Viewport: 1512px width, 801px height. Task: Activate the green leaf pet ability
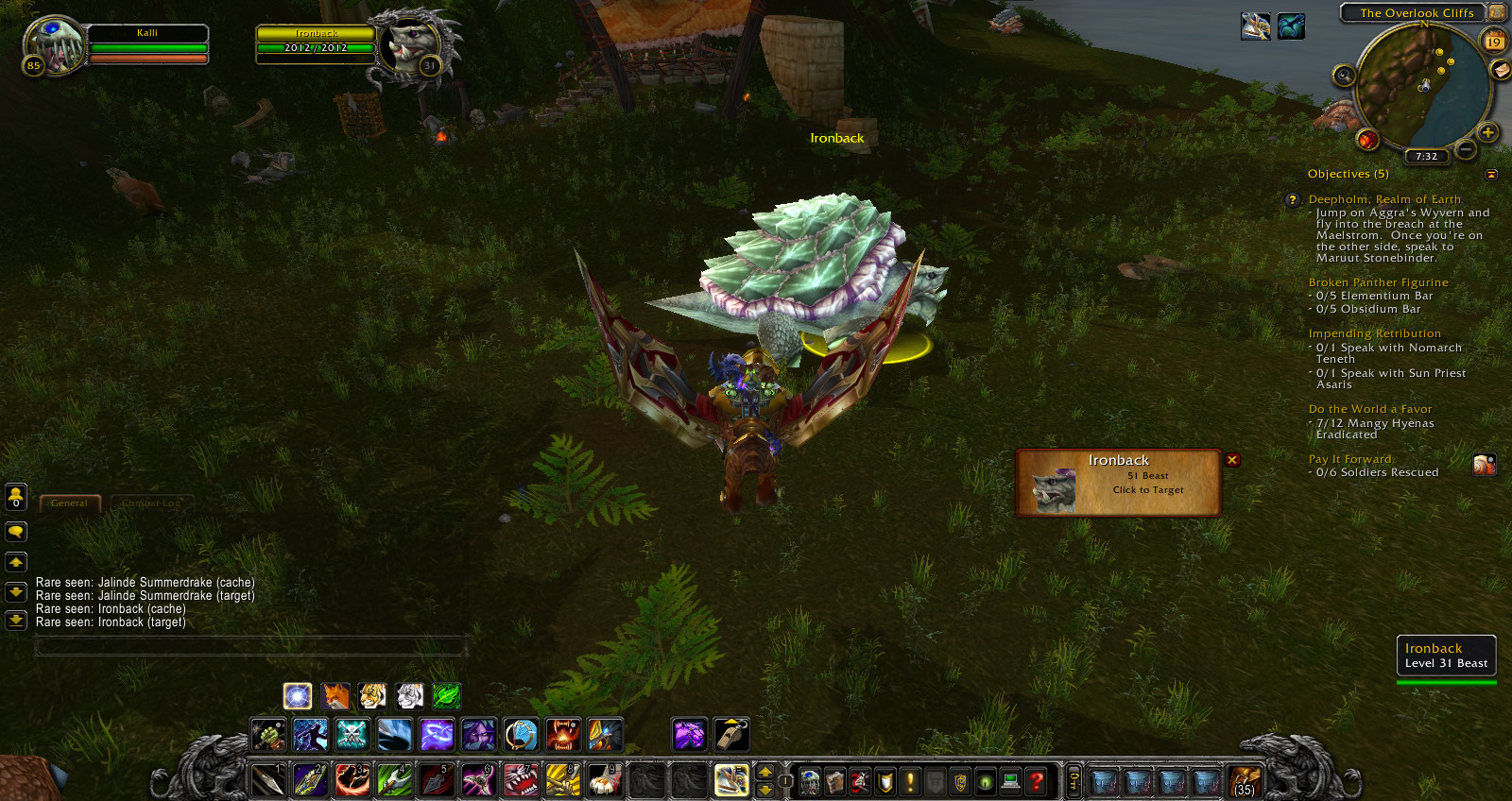[447, 697]
